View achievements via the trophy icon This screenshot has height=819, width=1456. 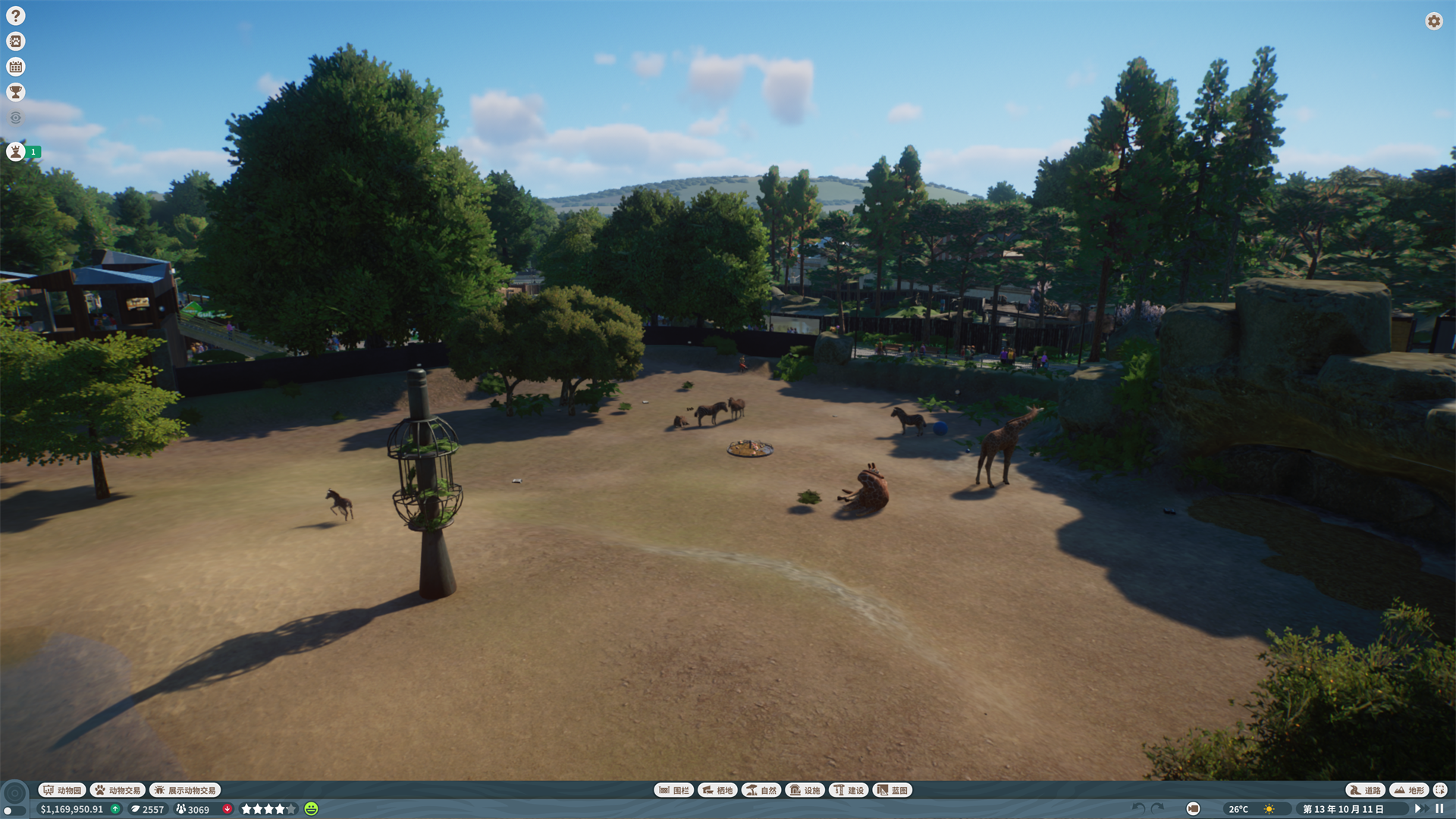15,92
